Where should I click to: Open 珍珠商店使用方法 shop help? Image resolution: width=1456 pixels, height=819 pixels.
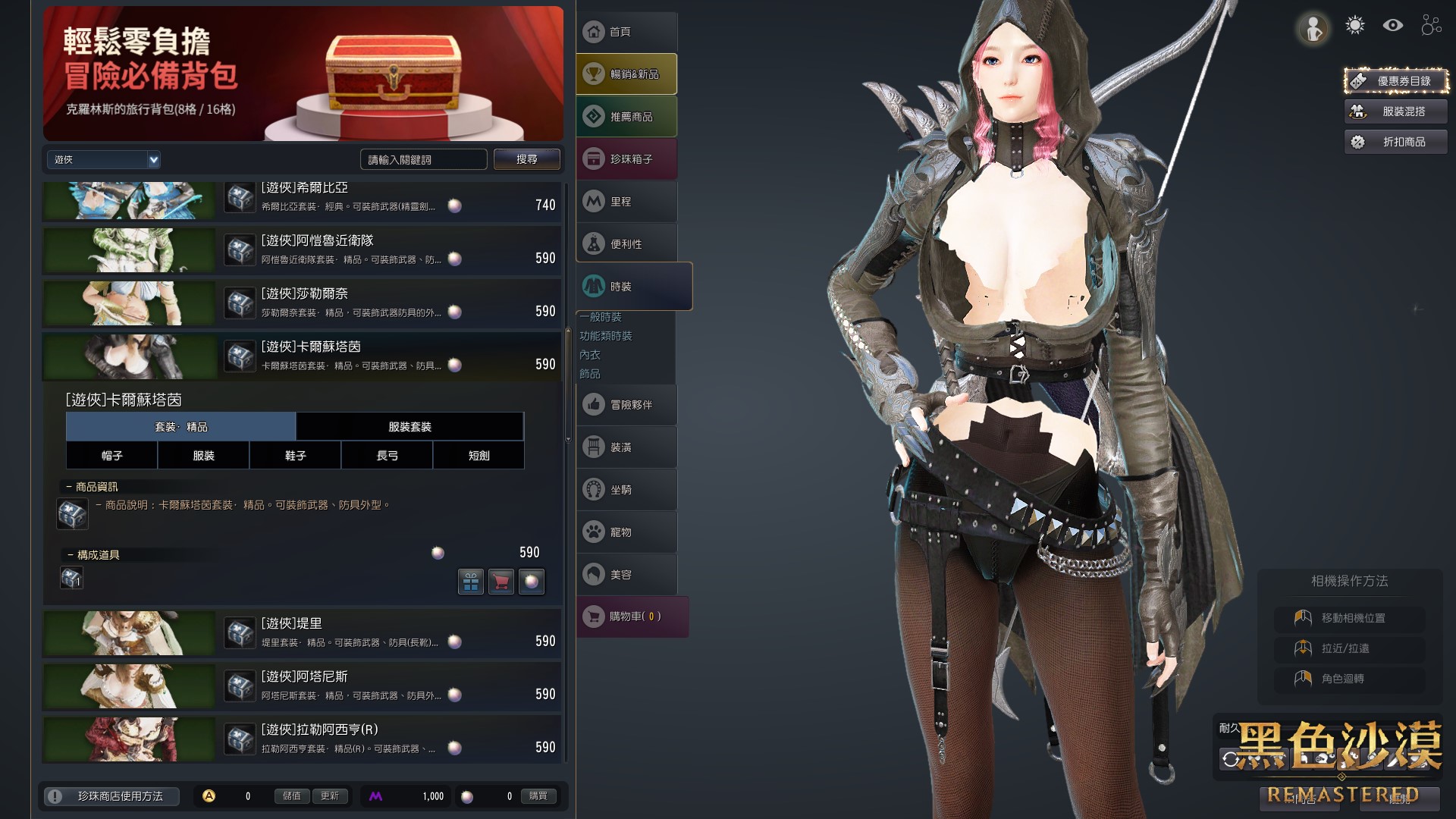pos(112,796)
